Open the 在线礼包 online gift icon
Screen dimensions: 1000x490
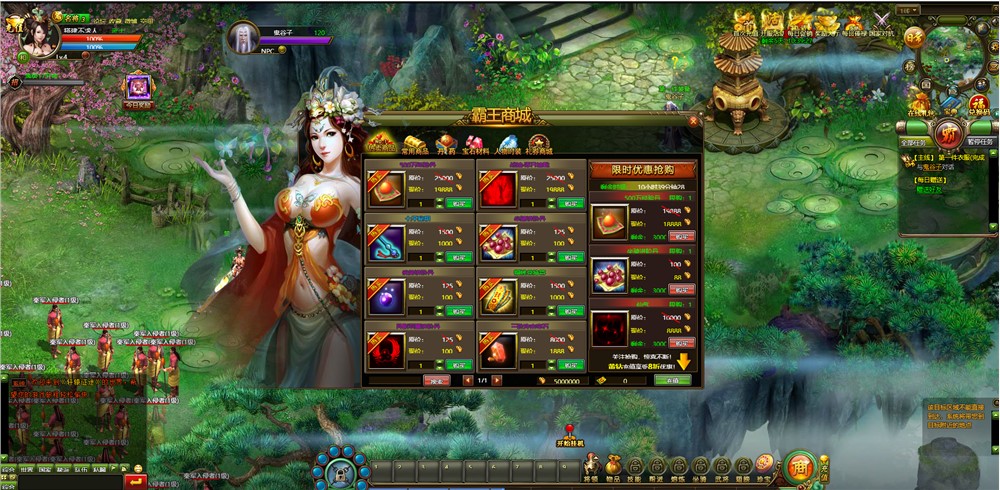[x=919, y=103]
